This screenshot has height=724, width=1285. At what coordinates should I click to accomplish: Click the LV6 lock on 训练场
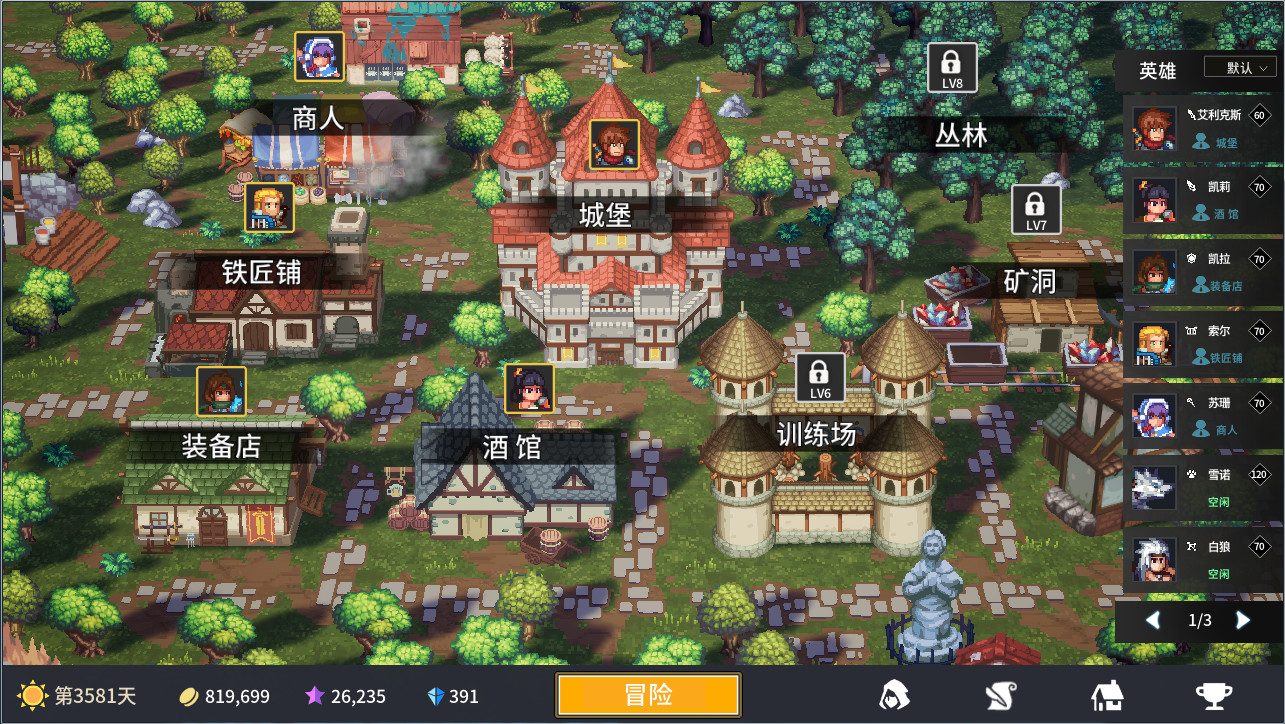coord(821,378)
